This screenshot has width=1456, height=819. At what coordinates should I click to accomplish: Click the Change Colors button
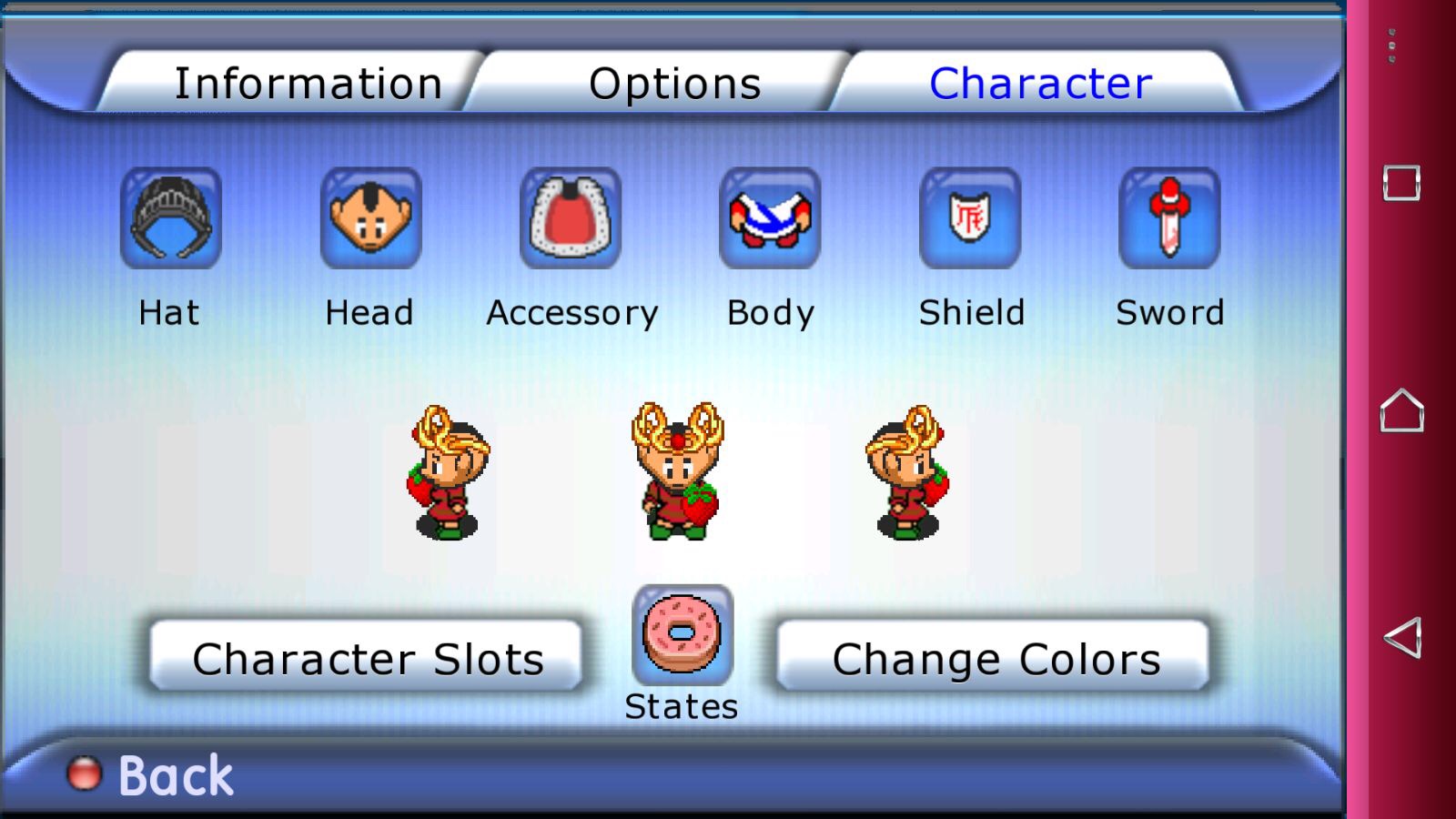(x=995, y=657)
